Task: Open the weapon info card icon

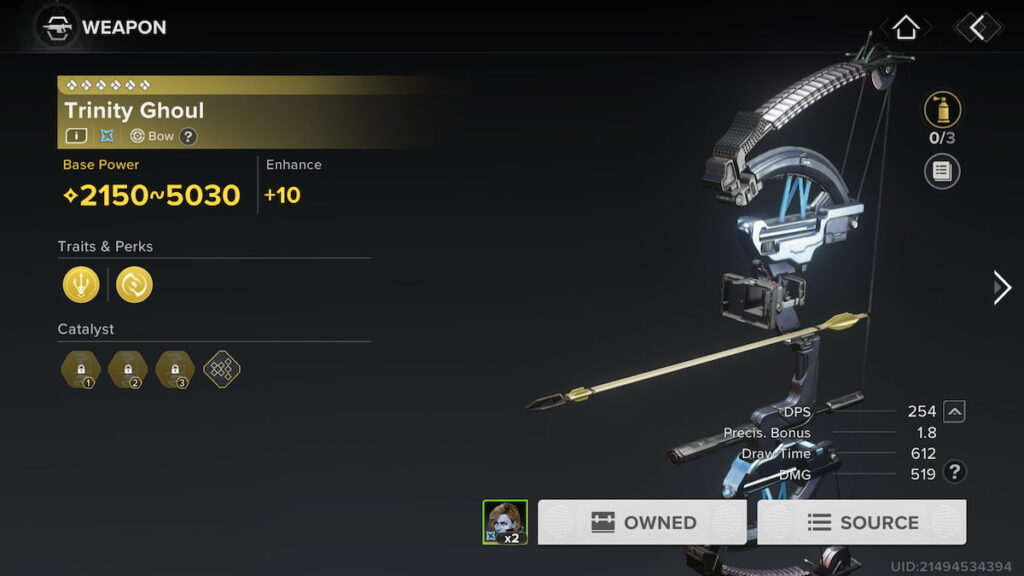Action: [x=76, y=136]
